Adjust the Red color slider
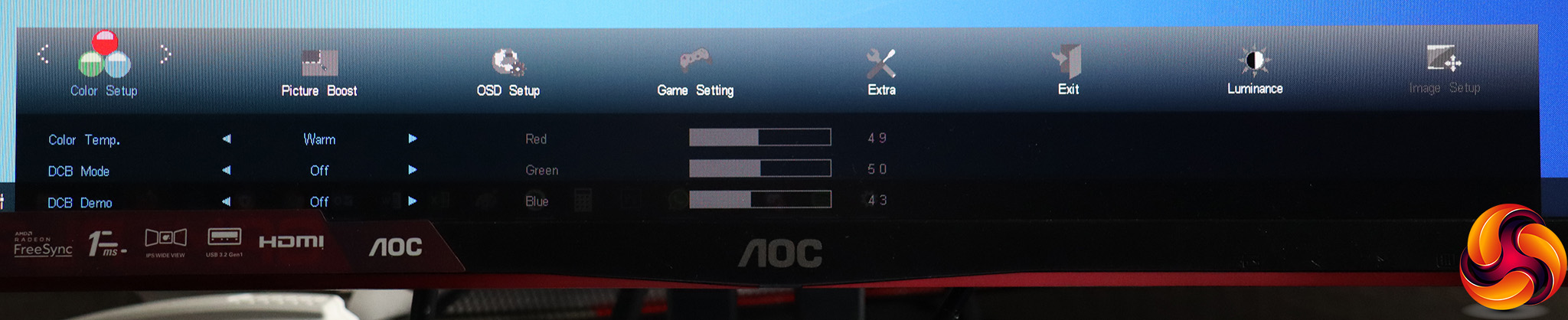1568x320 pixels. point(759,138)
